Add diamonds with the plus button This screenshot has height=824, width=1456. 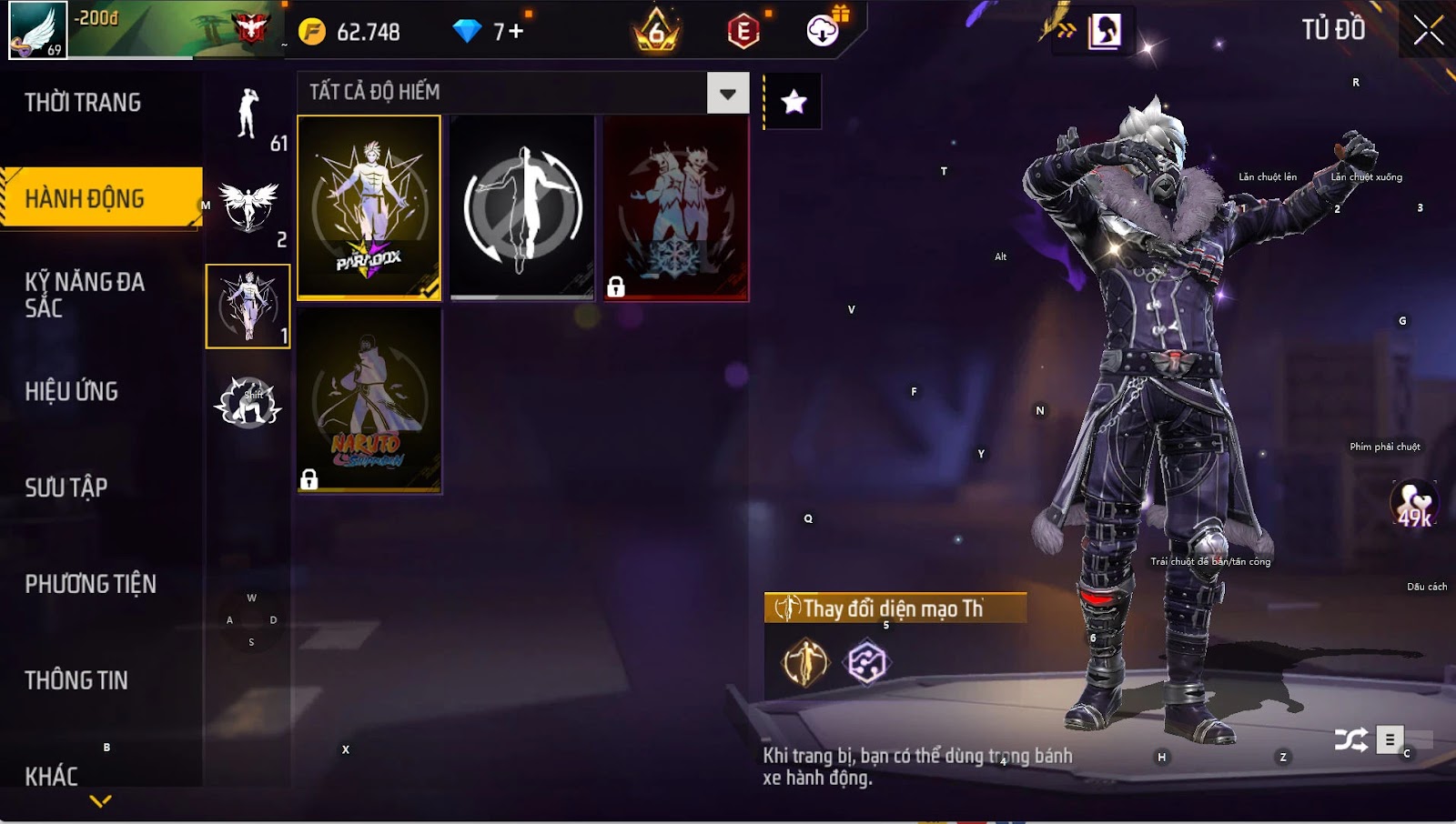(516, 32)
